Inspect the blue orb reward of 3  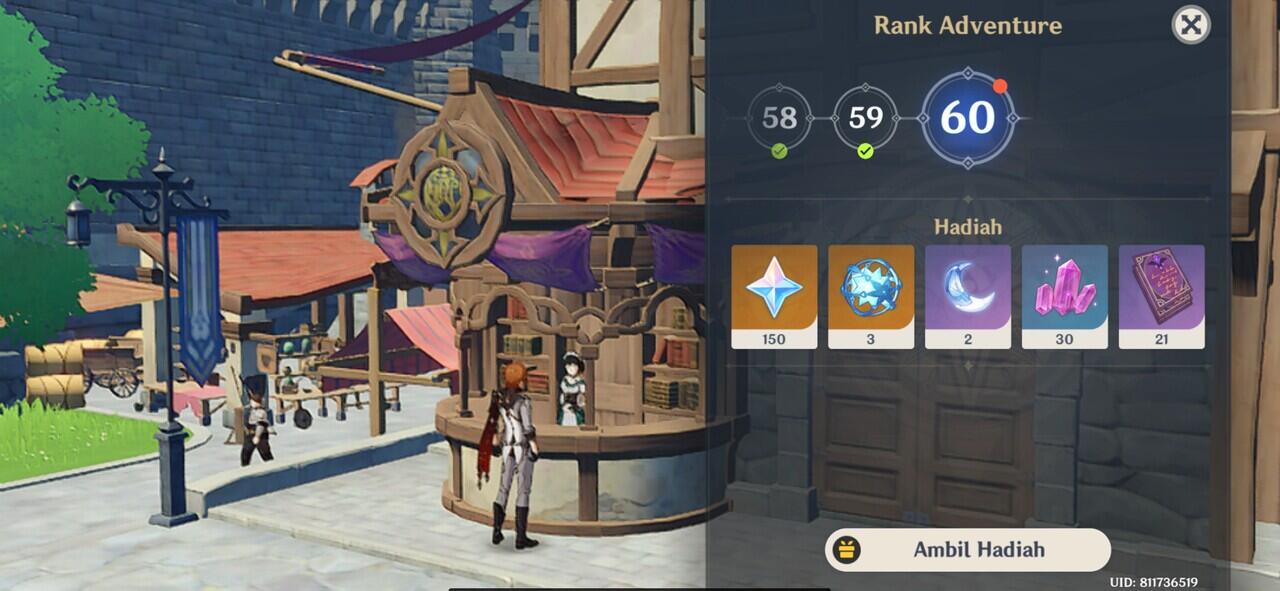pos(870,296)
